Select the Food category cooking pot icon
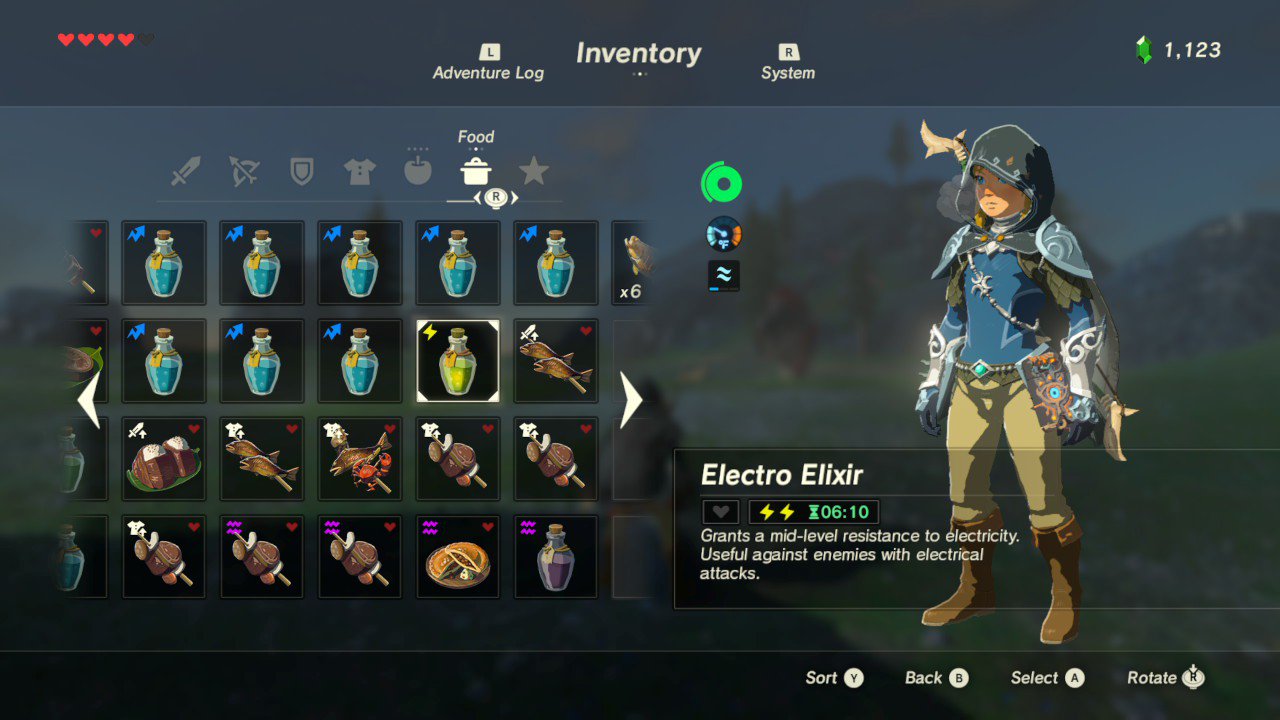 (x=476, y=170)
